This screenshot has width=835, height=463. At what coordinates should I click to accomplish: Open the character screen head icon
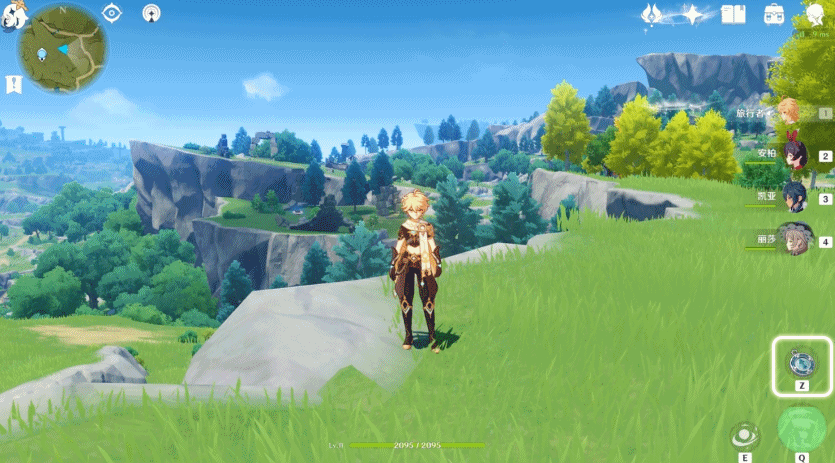[x=814, y=14]
